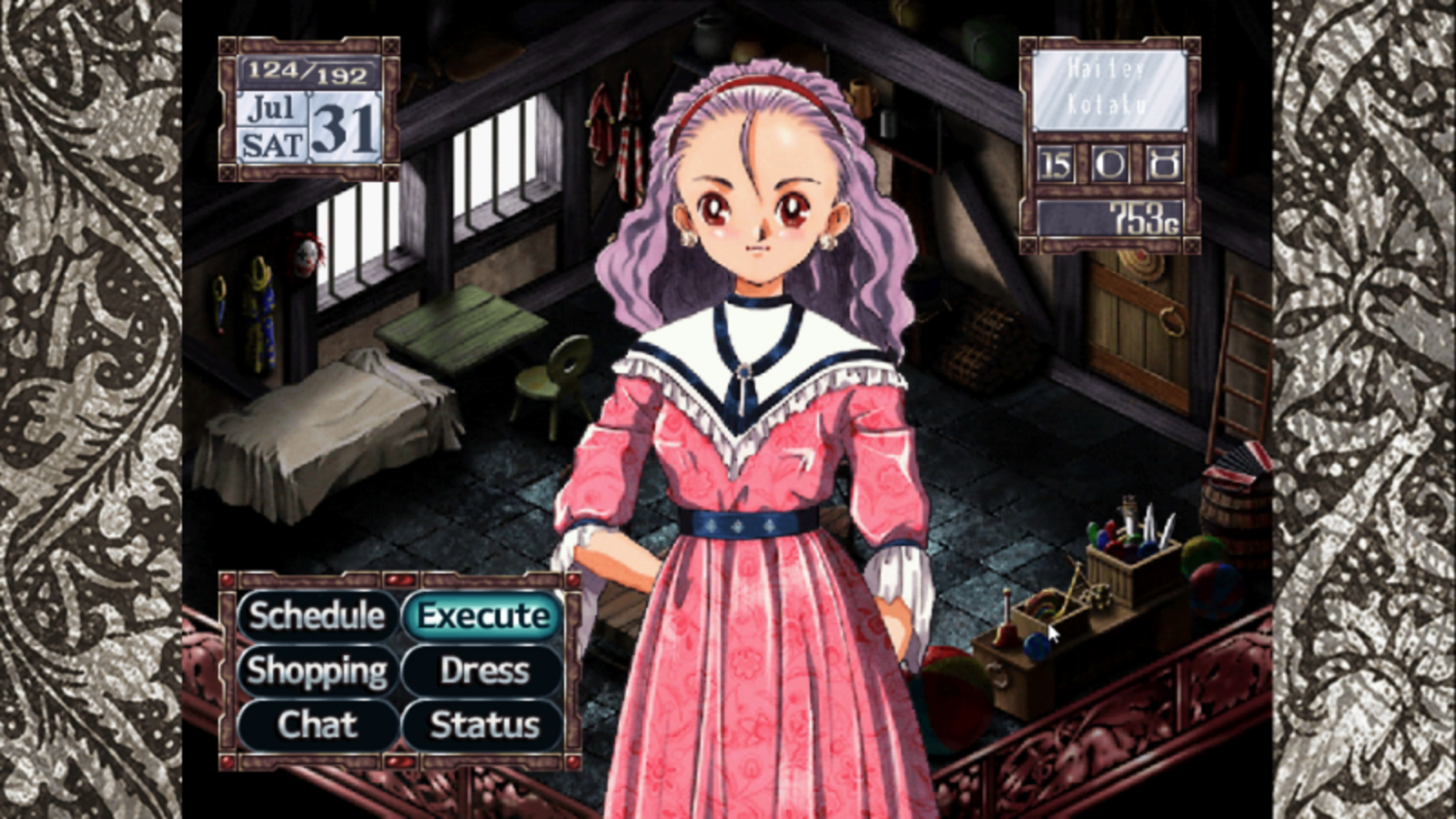This screenshot has width=1456, height=819.
Task: Start a Chat with your daughter
Action: coord(318,725)
